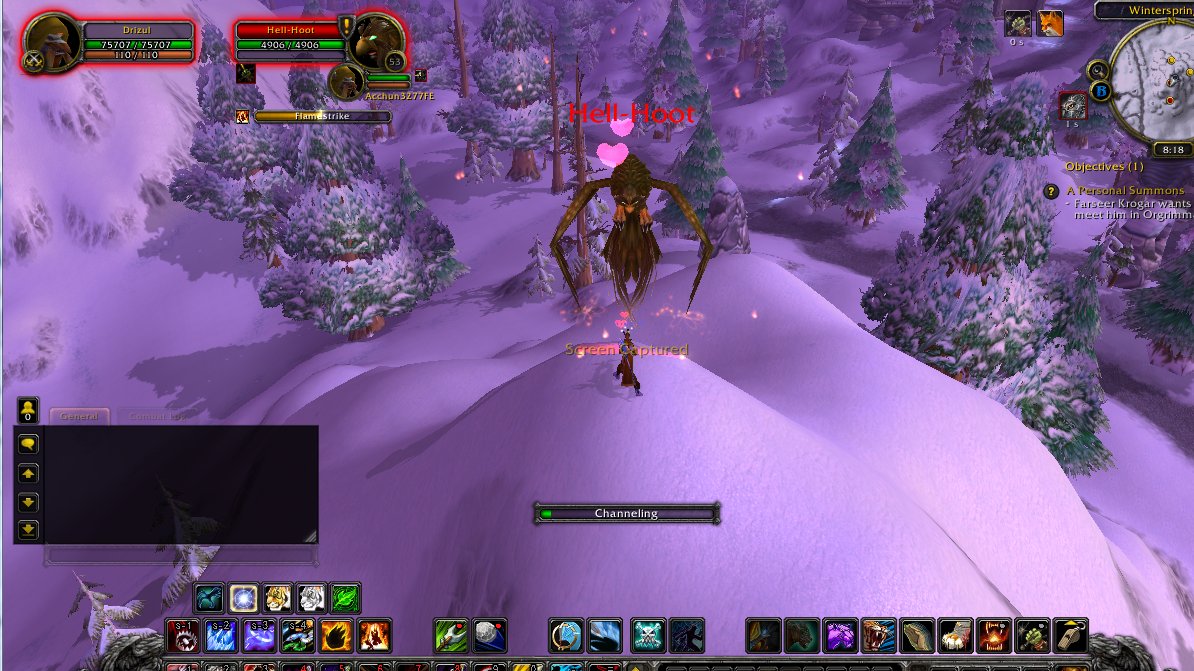Activate the orange tiger pet ability
Screen dimensions: 1194x671
point(276,598)
